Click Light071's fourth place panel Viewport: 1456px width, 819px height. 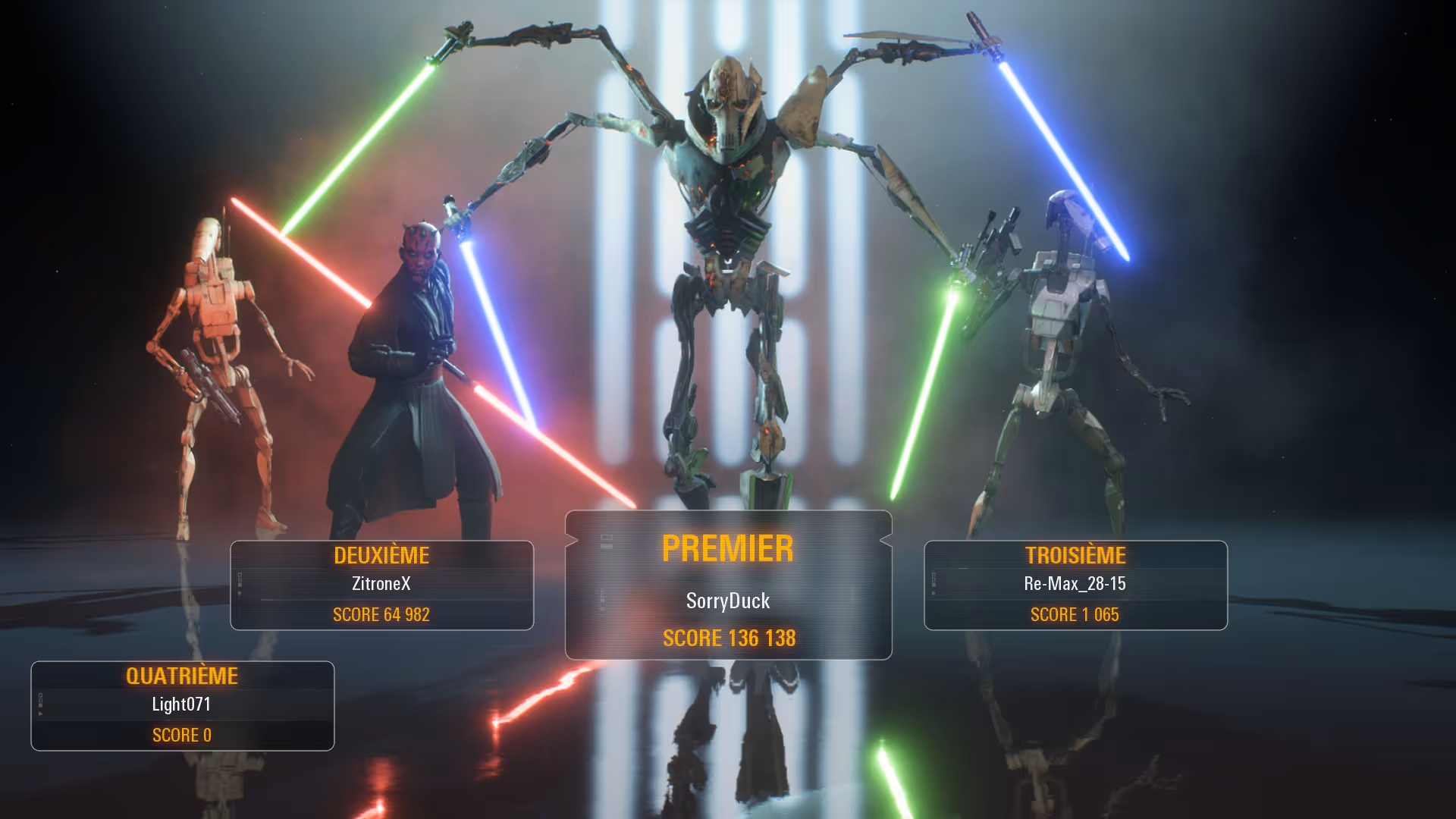coord(182,706)
